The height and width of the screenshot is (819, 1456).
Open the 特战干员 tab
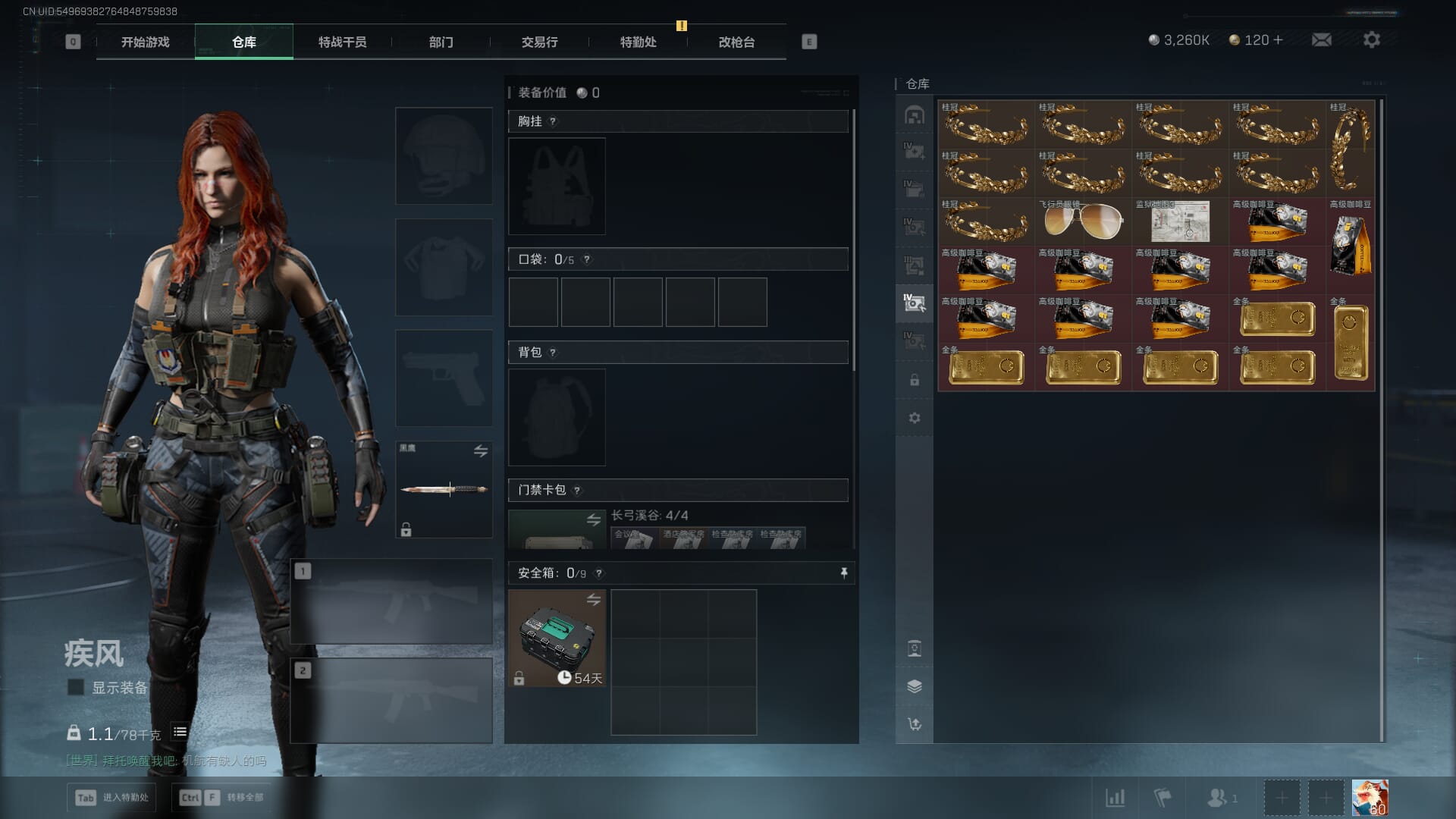coord(342,42)
